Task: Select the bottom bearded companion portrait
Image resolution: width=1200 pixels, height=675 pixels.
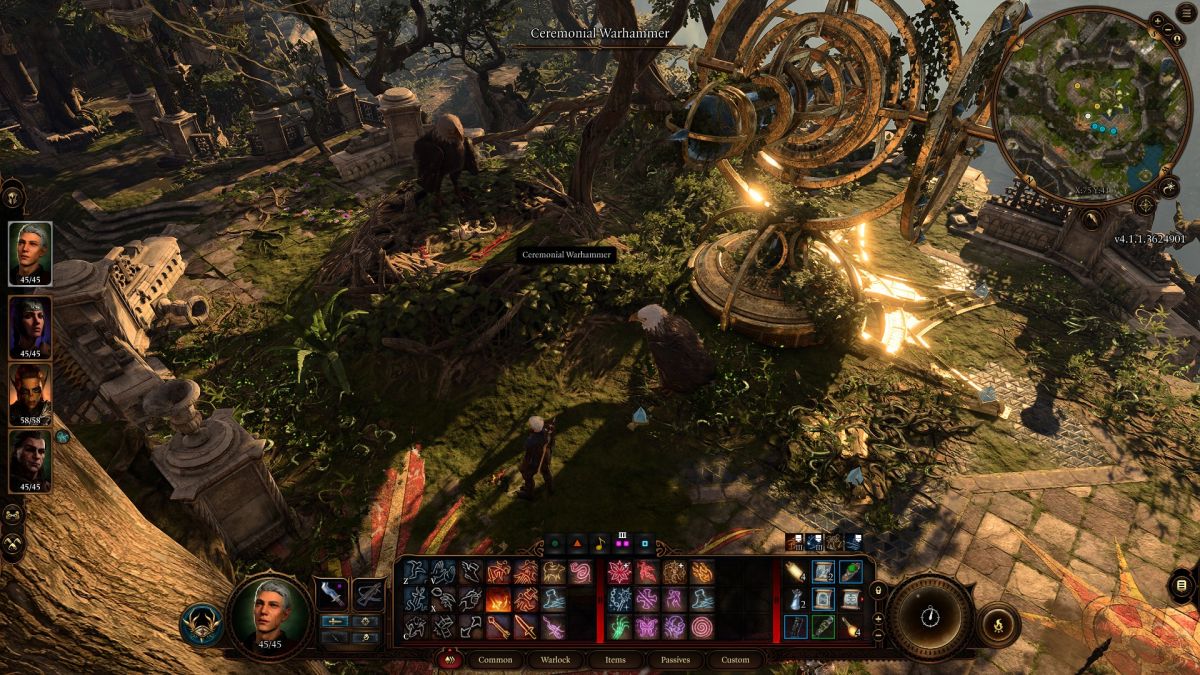Action: point(30,458)
